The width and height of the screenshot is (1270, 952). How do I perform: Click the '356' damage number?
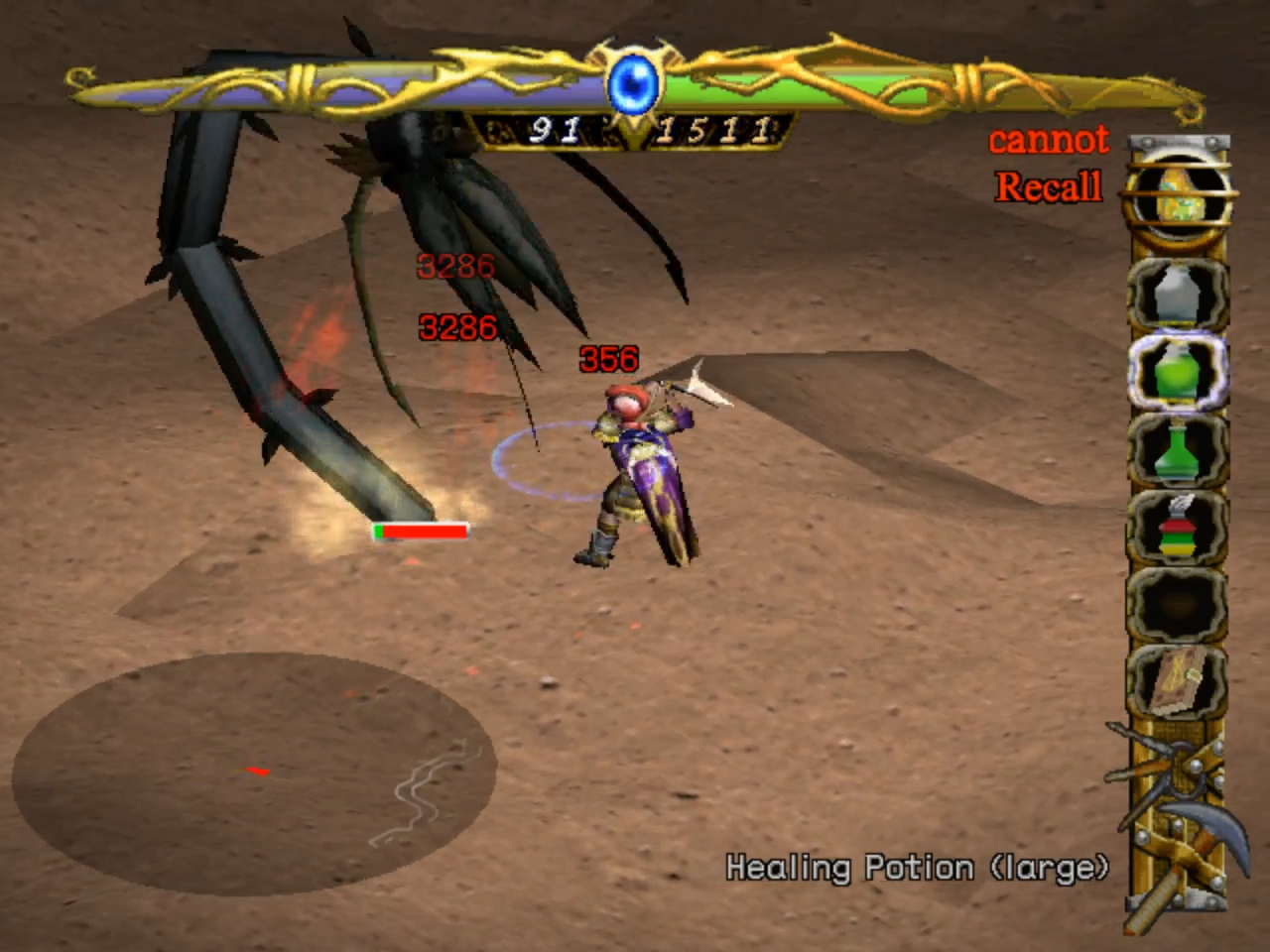[608, 359]
